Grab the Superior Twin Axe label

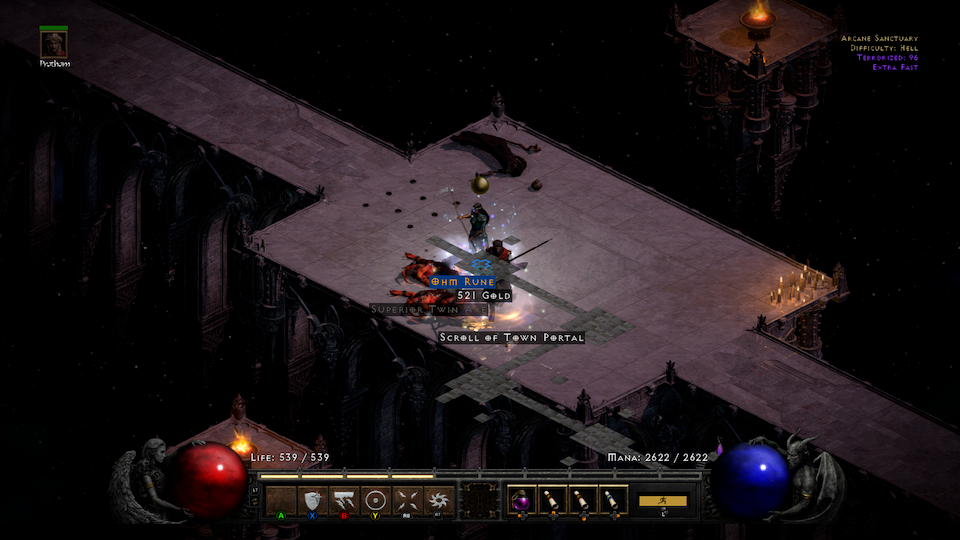pyautogui.click(x=428, y=310)
